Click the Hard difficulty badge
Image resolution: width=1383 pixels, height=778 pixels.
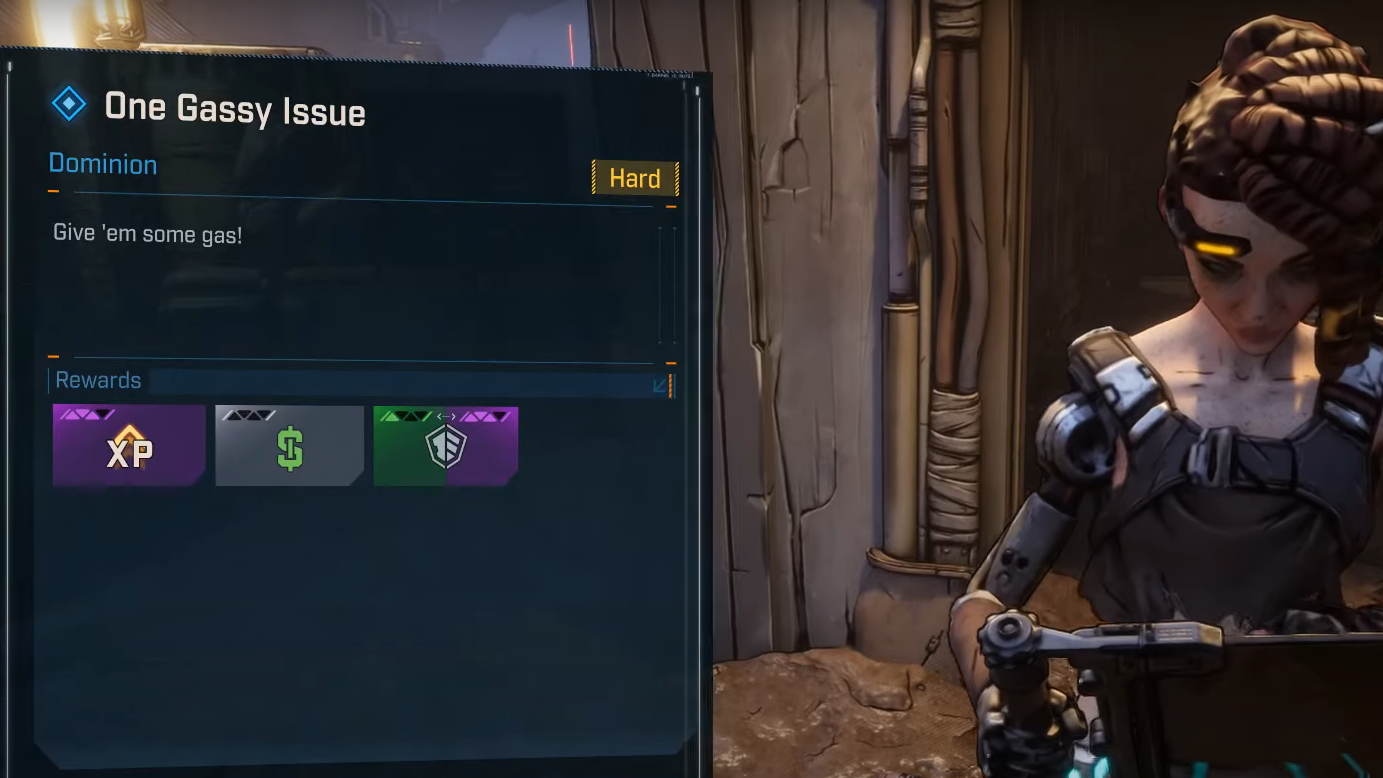(x=635, y=179)
